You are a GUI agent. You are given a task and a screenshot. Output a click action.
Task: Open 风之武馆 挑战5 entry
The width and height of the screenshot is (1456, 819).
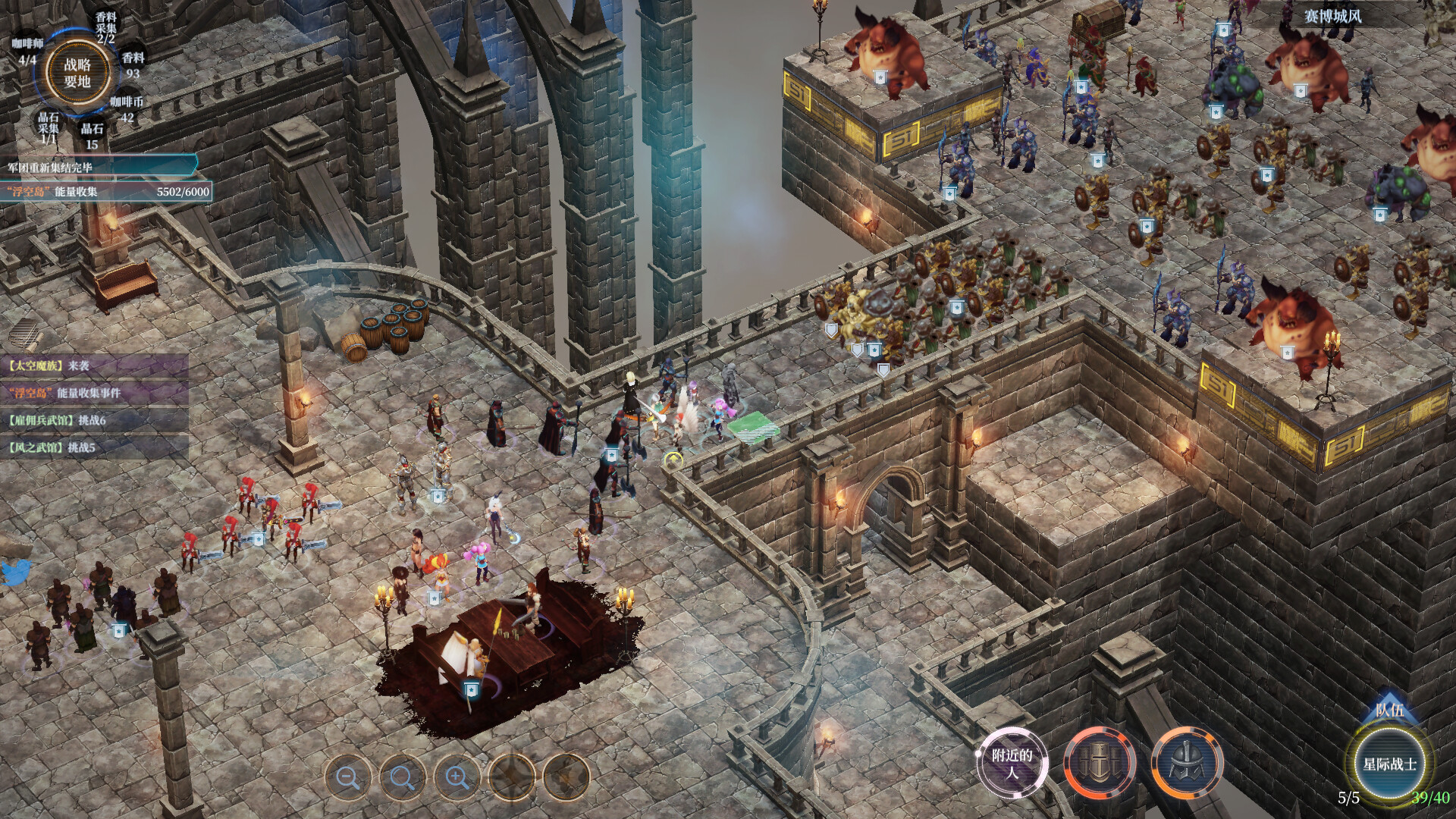click(x=91, y=447)
